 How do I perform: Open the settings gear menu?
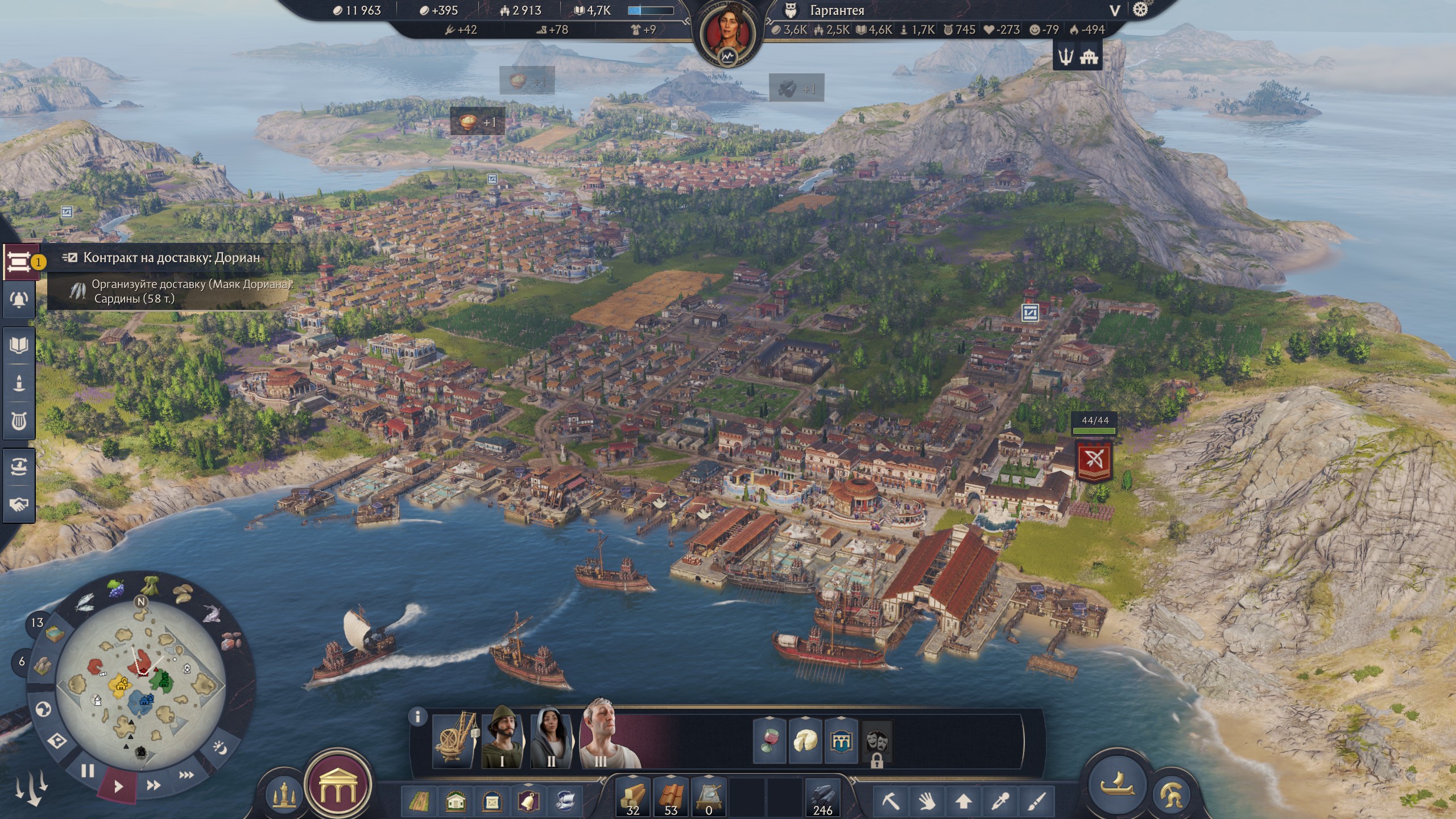(1140, 10)
